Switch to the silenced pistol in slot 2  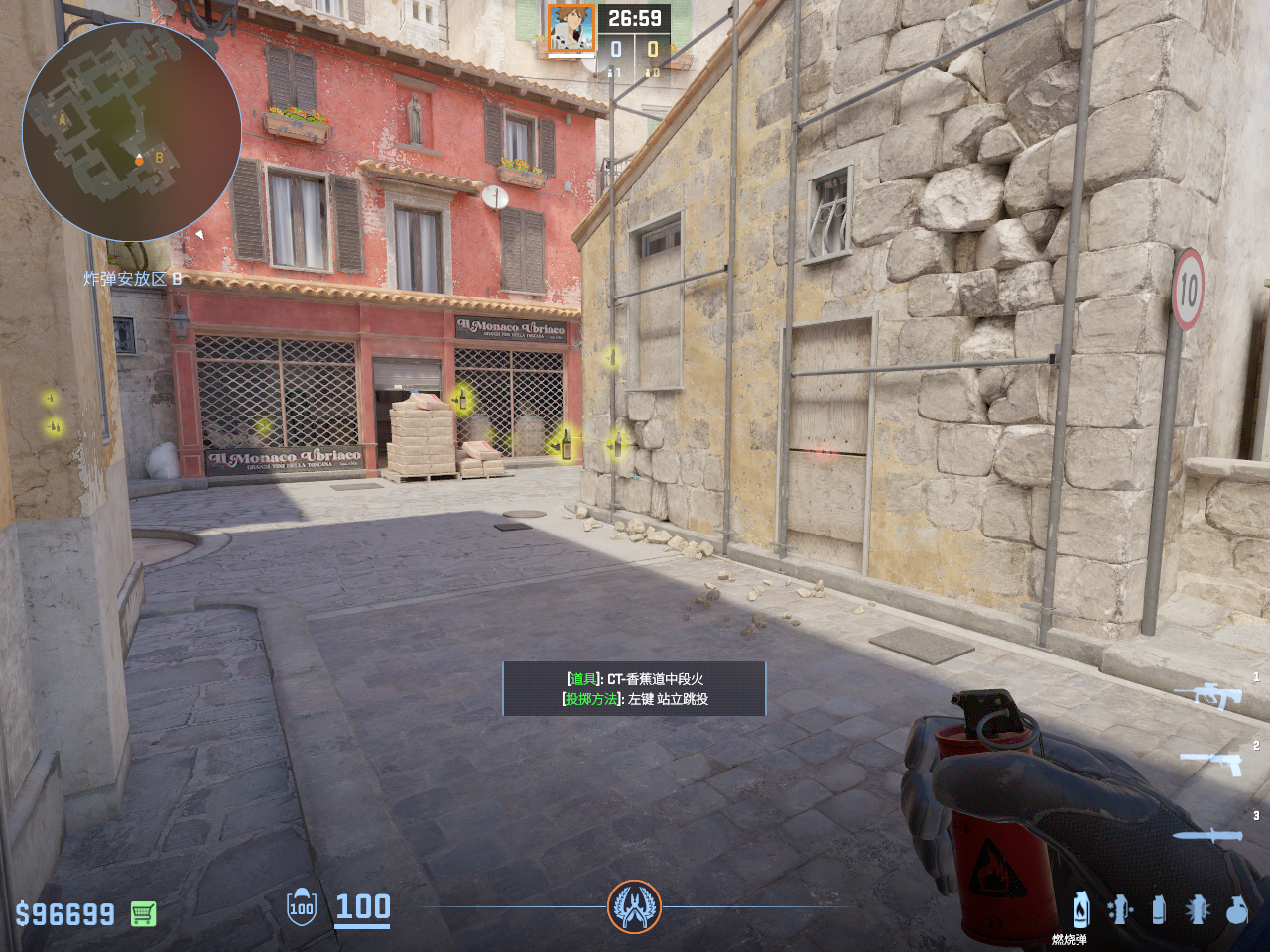(1212, 763)
